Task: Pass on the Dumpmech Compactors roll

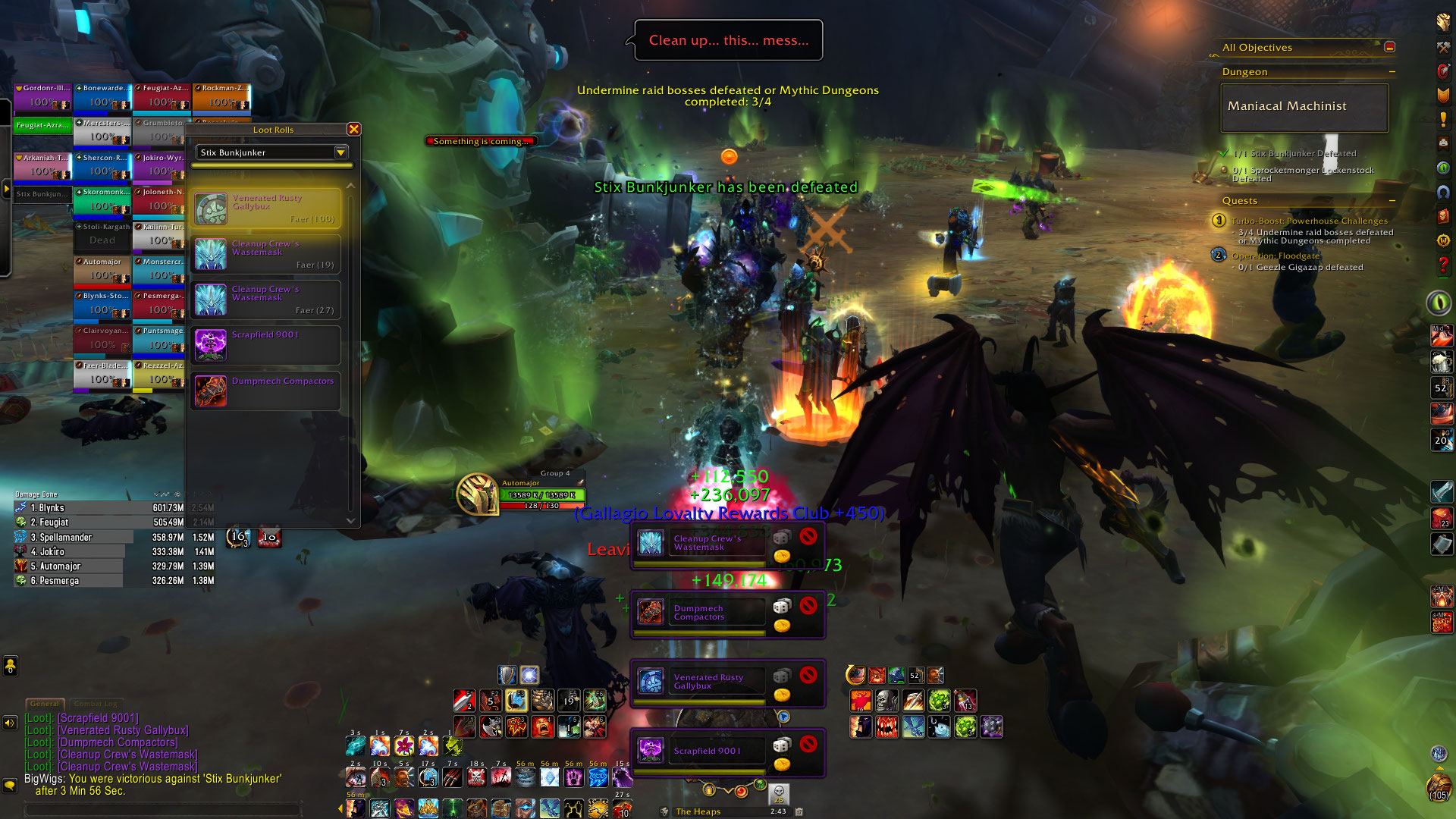Action: coord(808,605)
